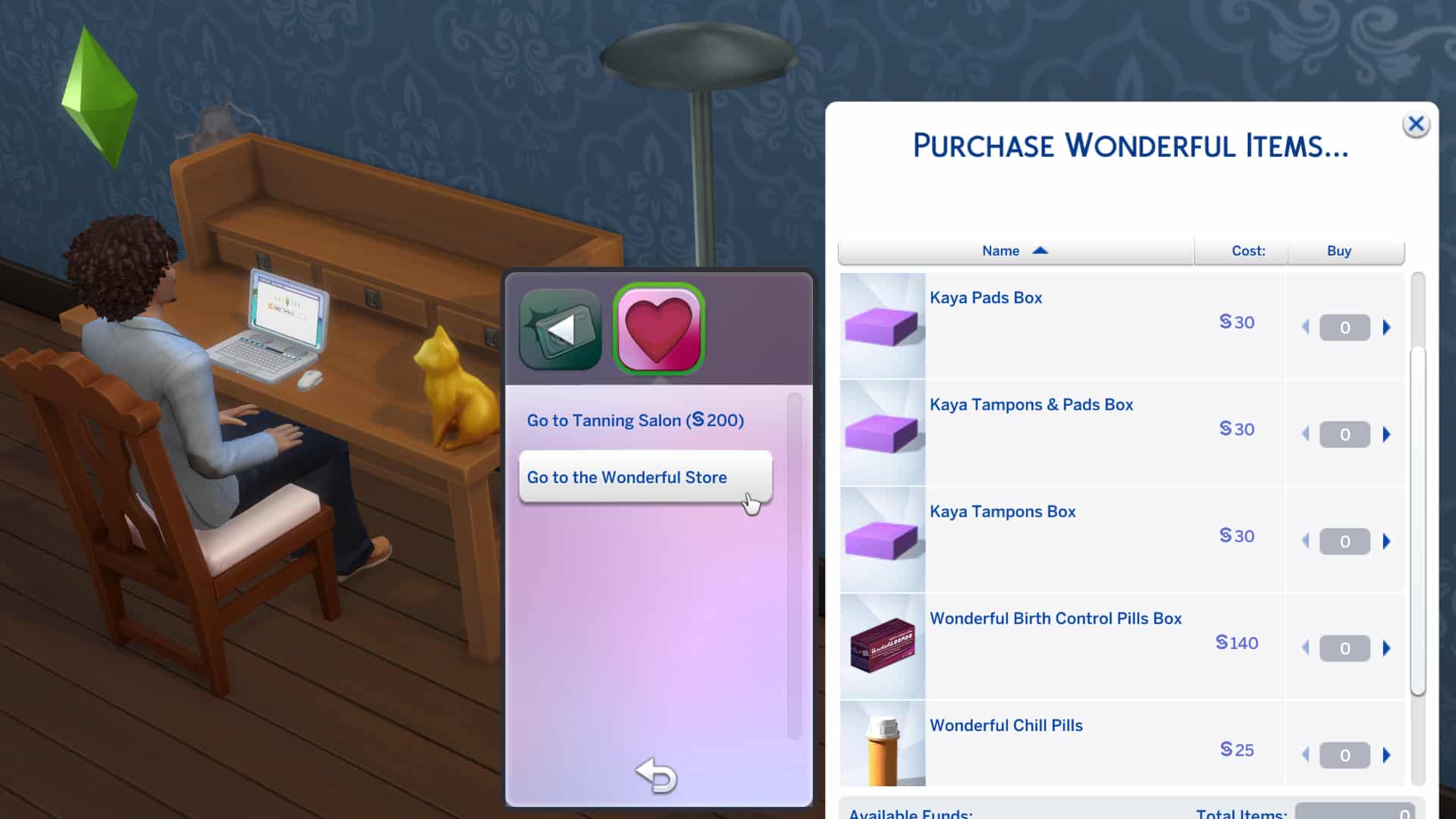Click the return arrow at the menu bottom
The image size is (1456, 819).
point(657,776)
